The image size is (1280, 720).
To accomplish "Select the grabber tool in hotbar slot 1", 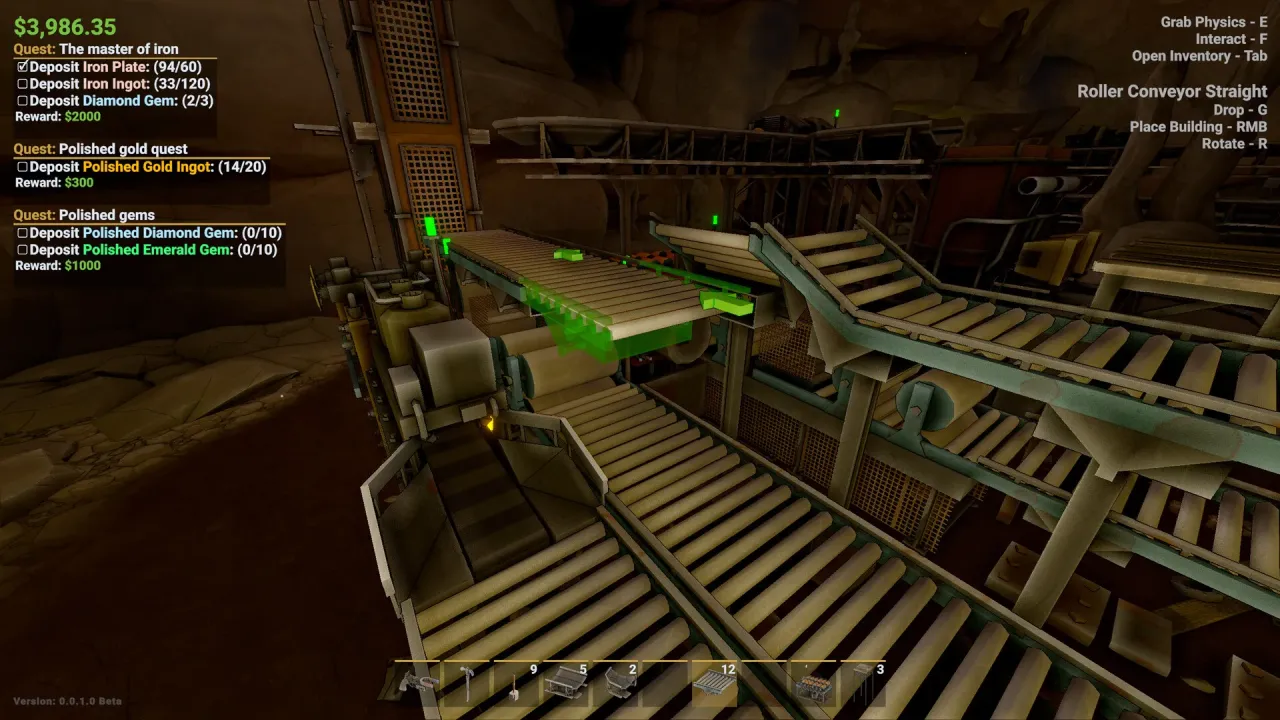I will click(417, 686).
